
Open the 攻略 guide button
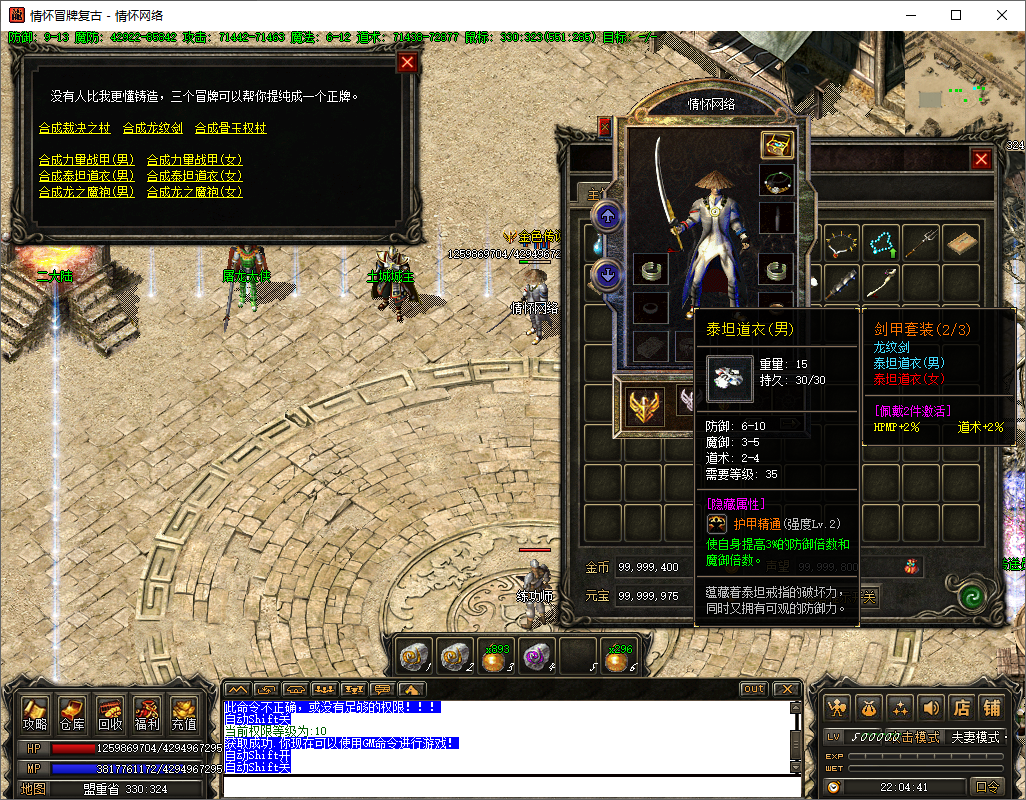coord(35,713)
